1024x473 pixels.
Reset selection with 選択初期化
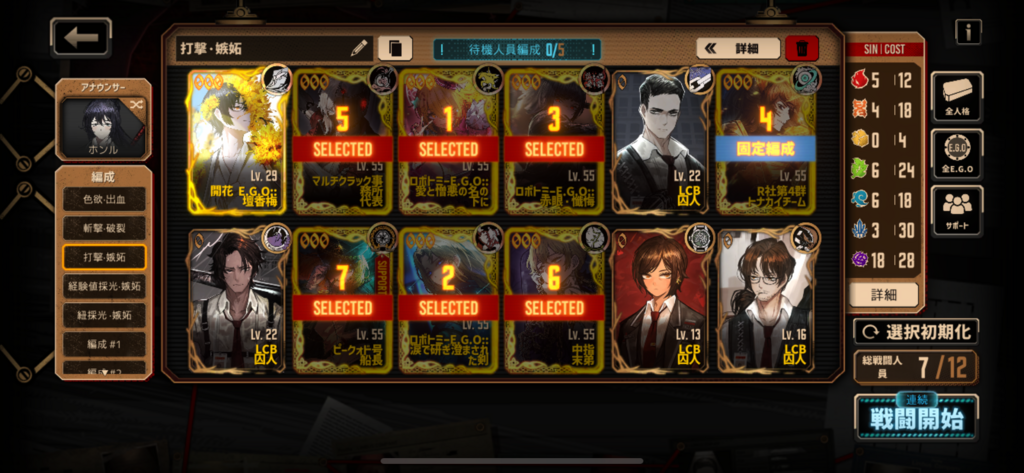[x=916, y=331]
